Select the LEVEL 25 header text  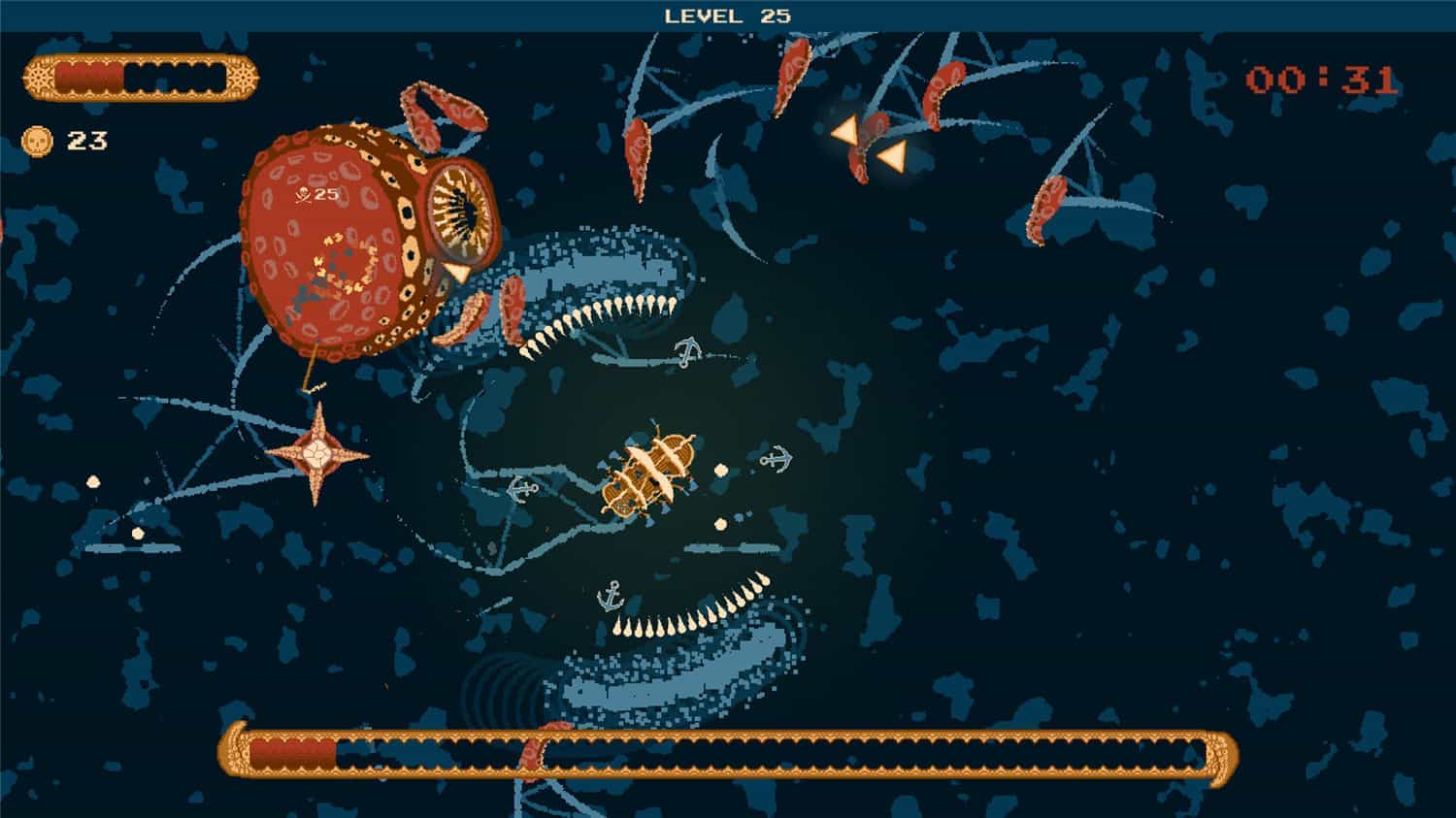725,16
